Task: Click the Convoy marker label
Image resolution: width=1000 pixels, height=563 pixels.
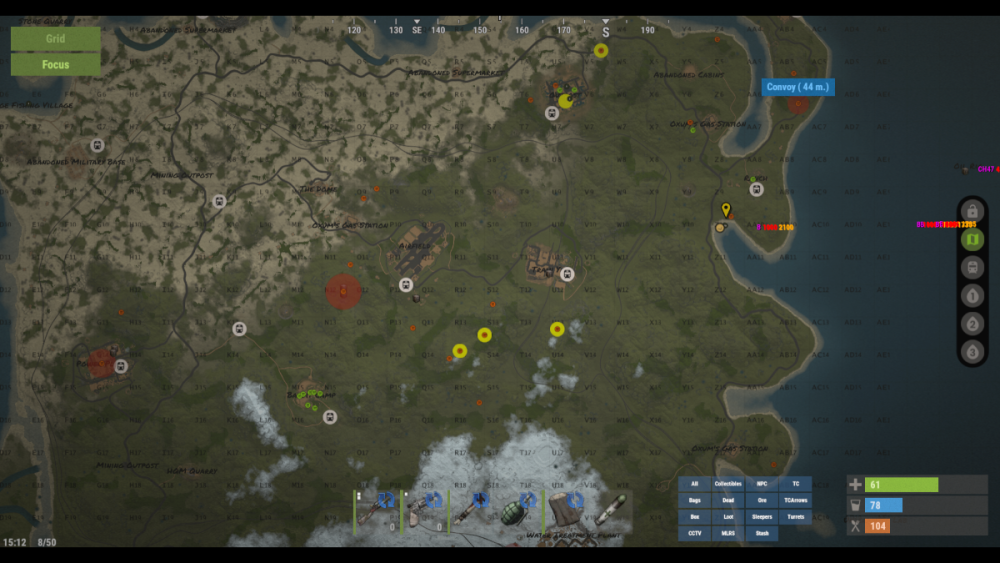Action: tap(798, 87)
